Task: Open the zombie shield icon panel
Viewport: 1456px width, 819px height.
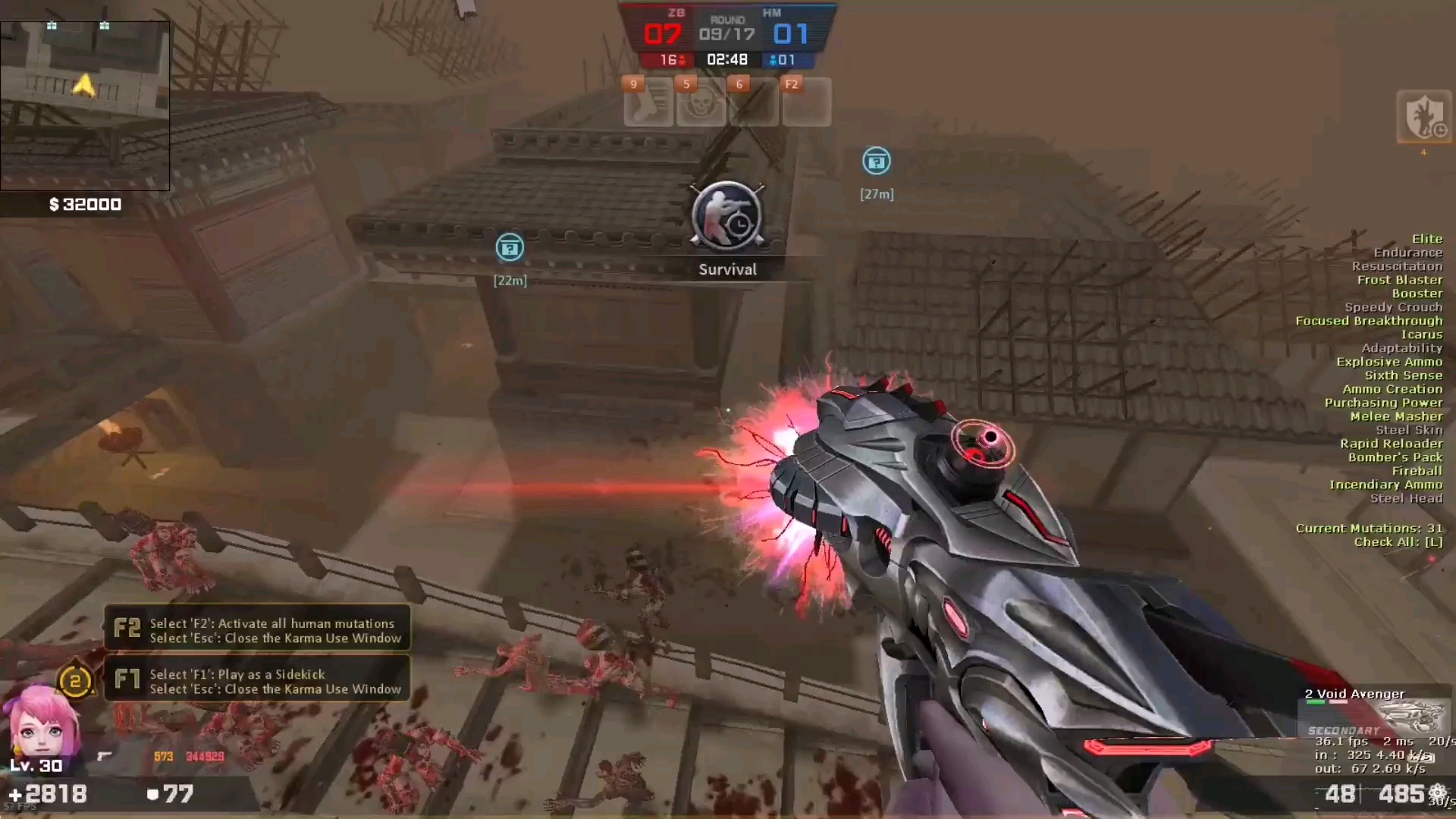Action: [x=1423, y=118]
